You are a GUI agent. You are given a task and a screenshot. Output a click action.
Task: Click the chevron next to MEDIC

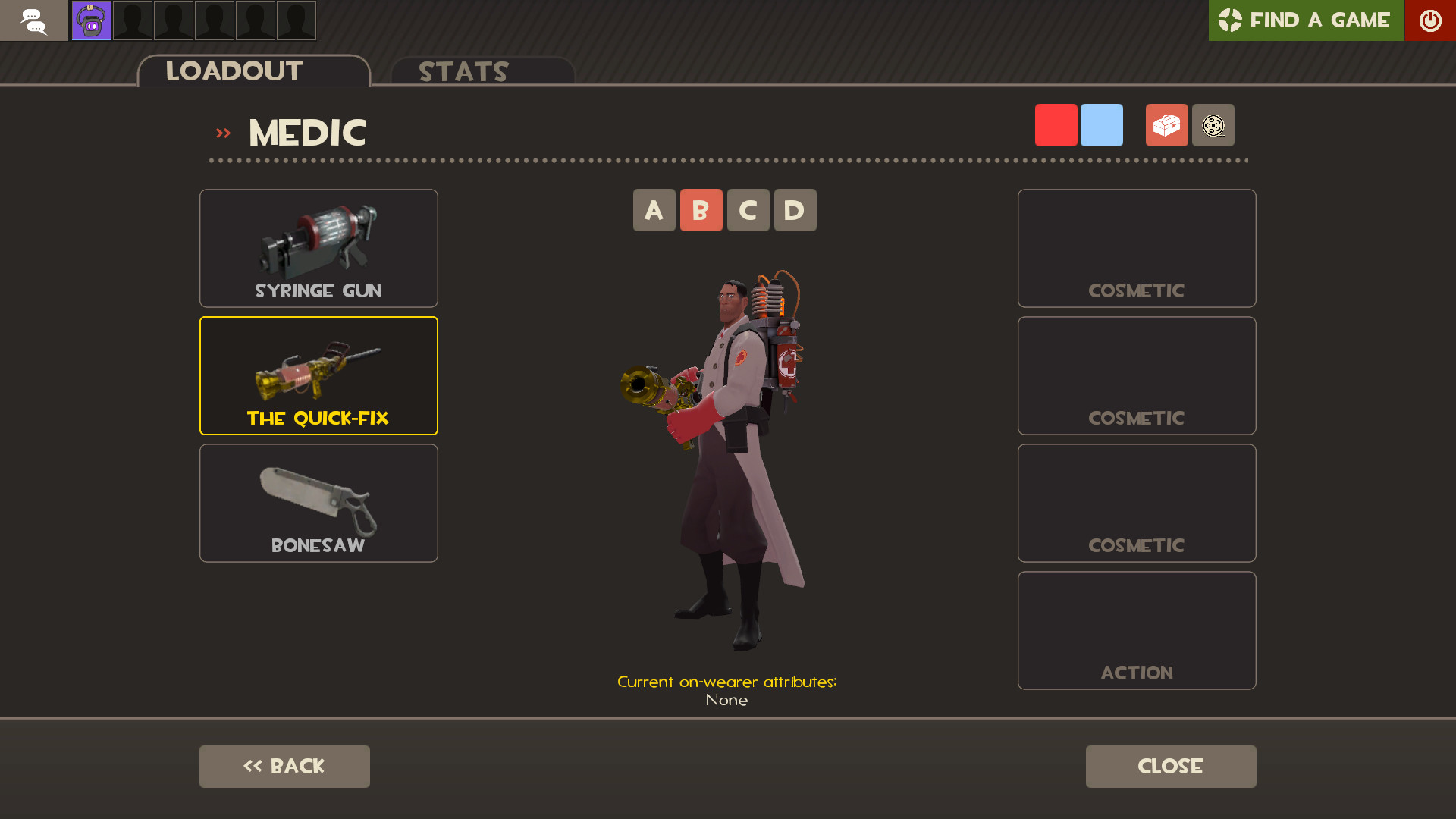[x=223, y=132]
